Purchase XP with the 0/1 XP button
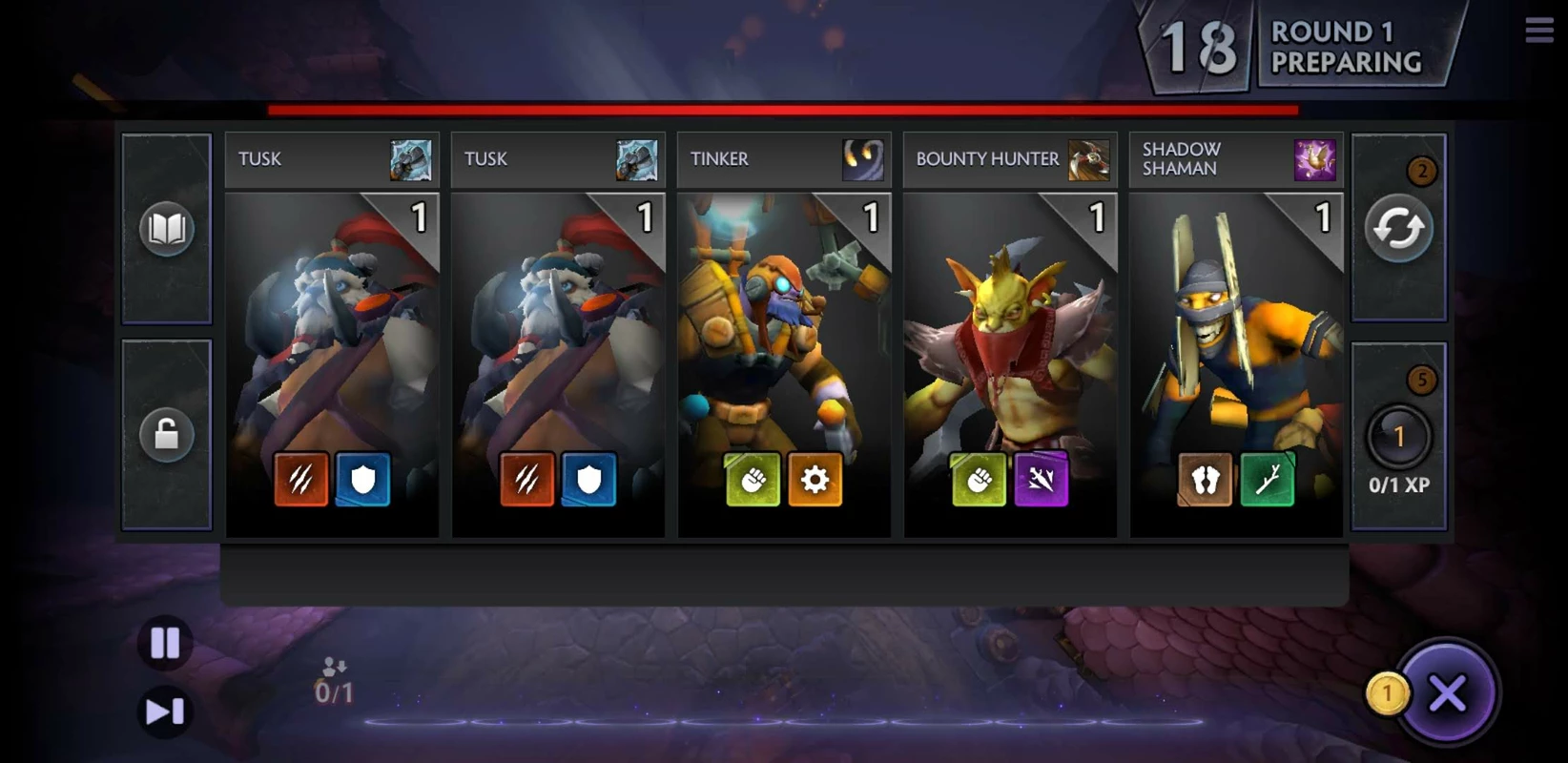Screen dimensions: 1568x763 coord(1398,439)
